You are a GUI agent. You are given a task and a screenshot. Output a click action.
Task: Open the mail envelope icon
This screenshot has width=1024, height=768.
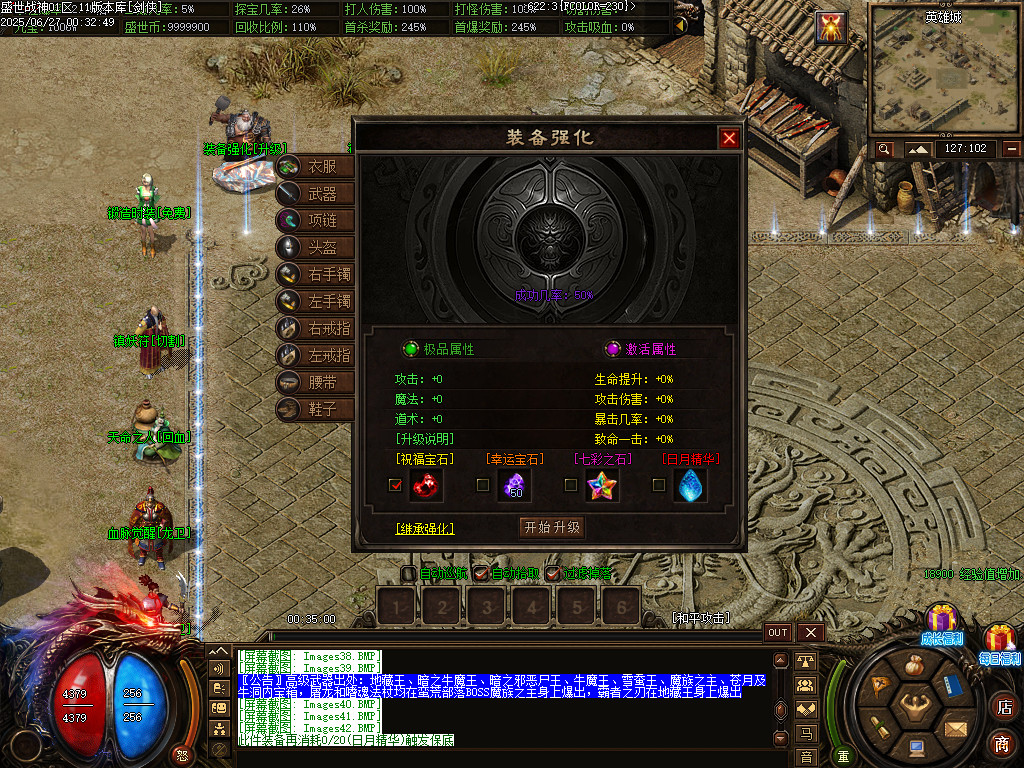pyautogui.click(x=955, y=727)
